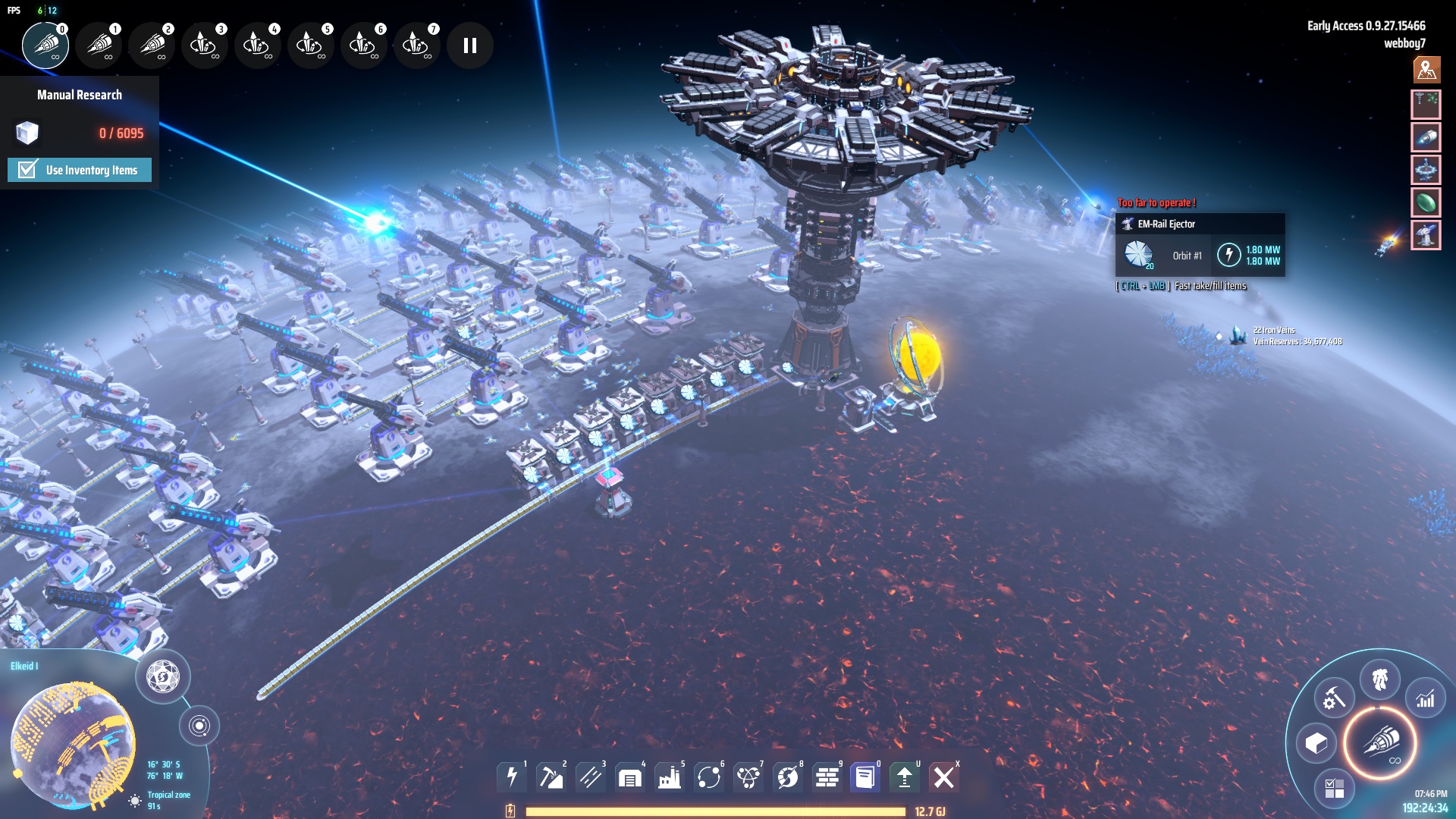Open the hammer and gear replicator
The image size is (1456, 819).
[1334, 698]
